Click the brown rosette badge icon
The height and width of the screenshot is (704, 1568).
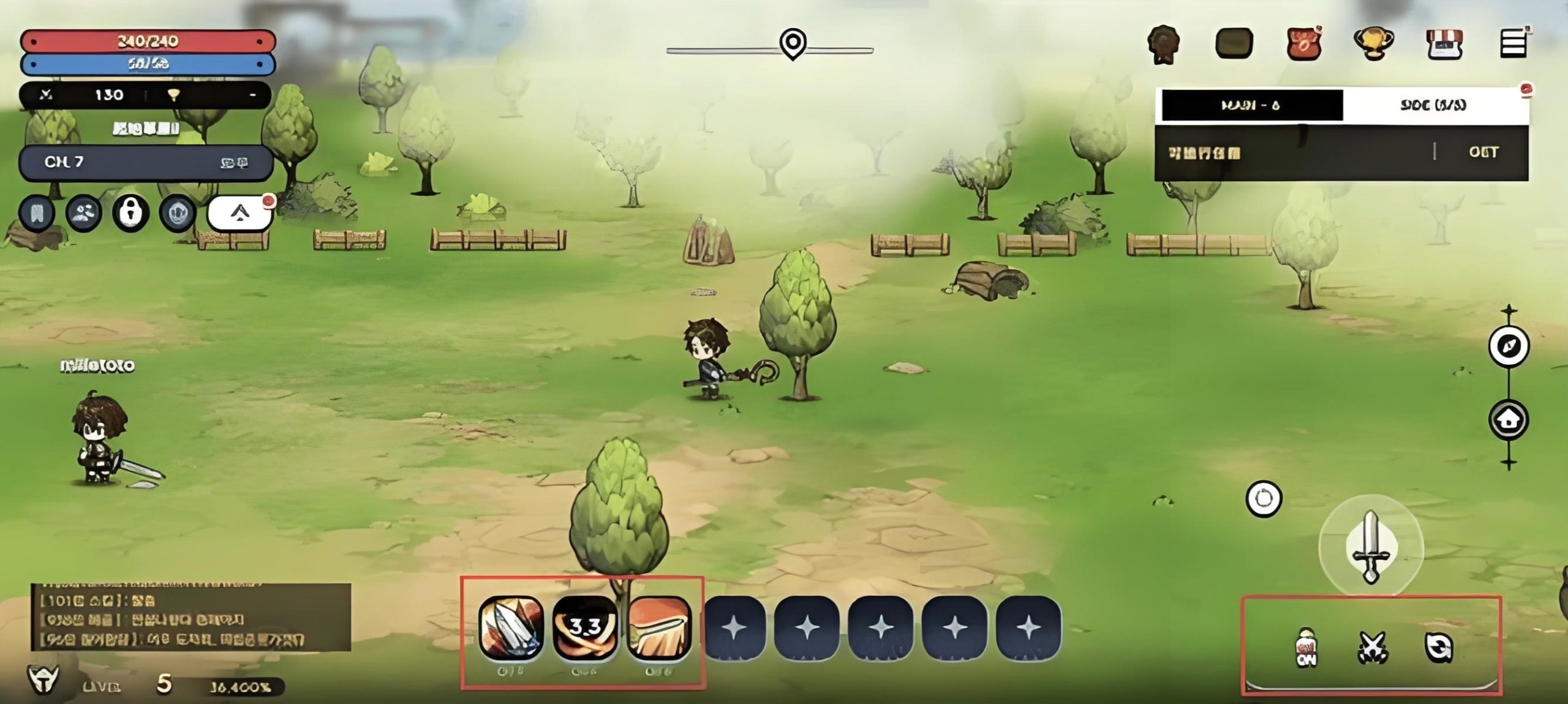click(x=1163, y=44)
